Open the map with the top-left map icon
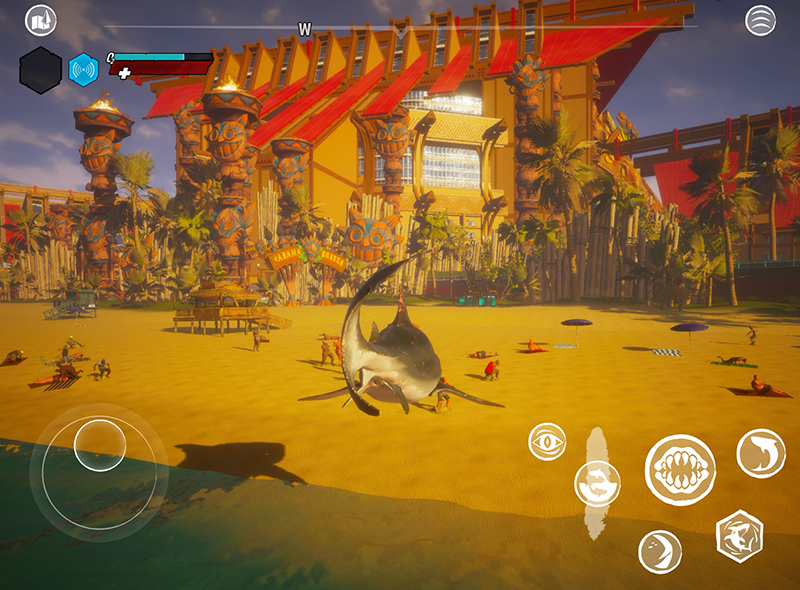 [41, 19]
